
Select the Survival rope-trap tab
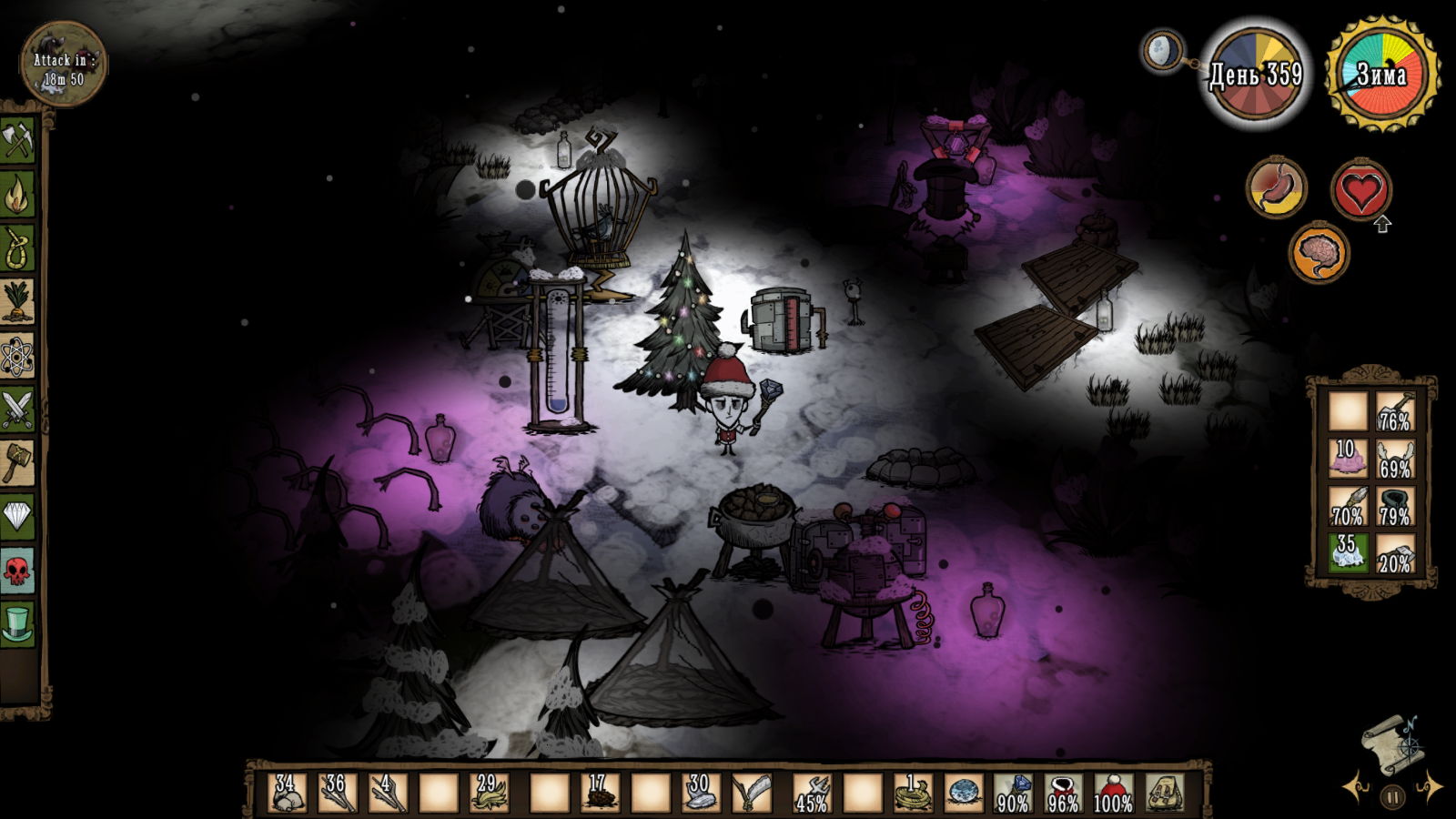(x=17, y=248)
